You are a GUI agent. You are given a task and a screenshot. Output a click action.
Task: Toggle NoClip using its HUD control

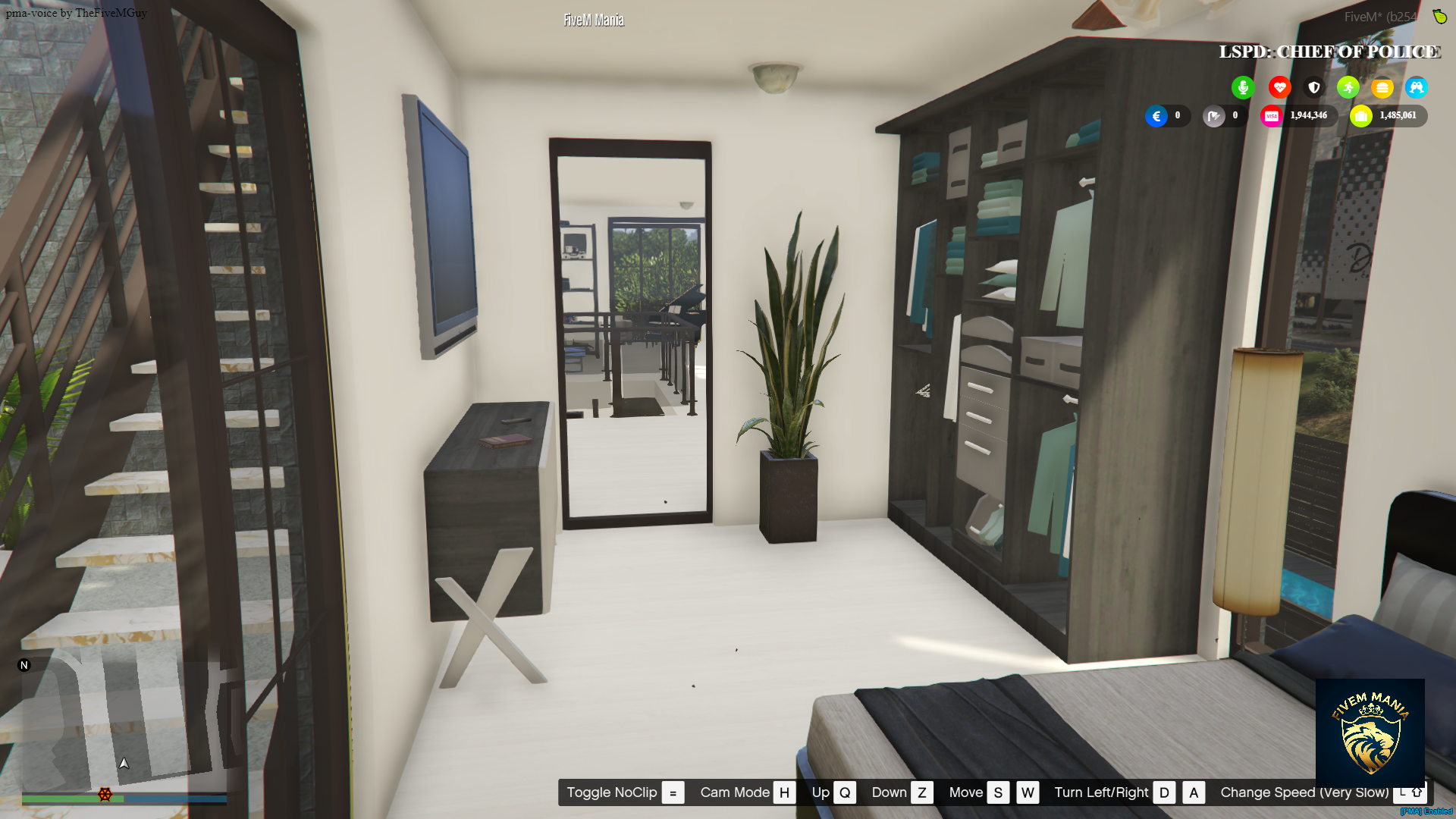pos(611,792)
